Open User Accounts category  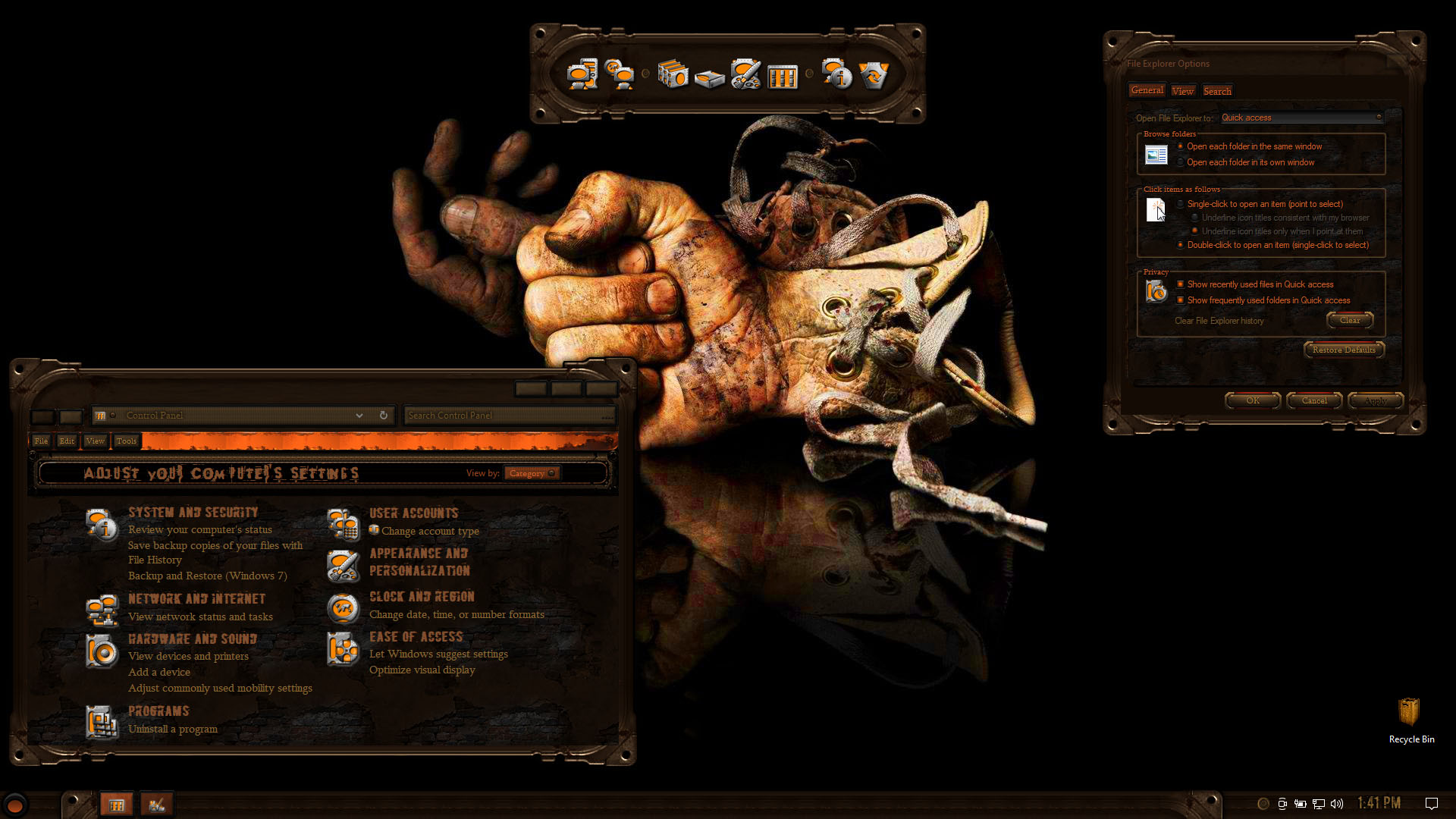[413, 513]
